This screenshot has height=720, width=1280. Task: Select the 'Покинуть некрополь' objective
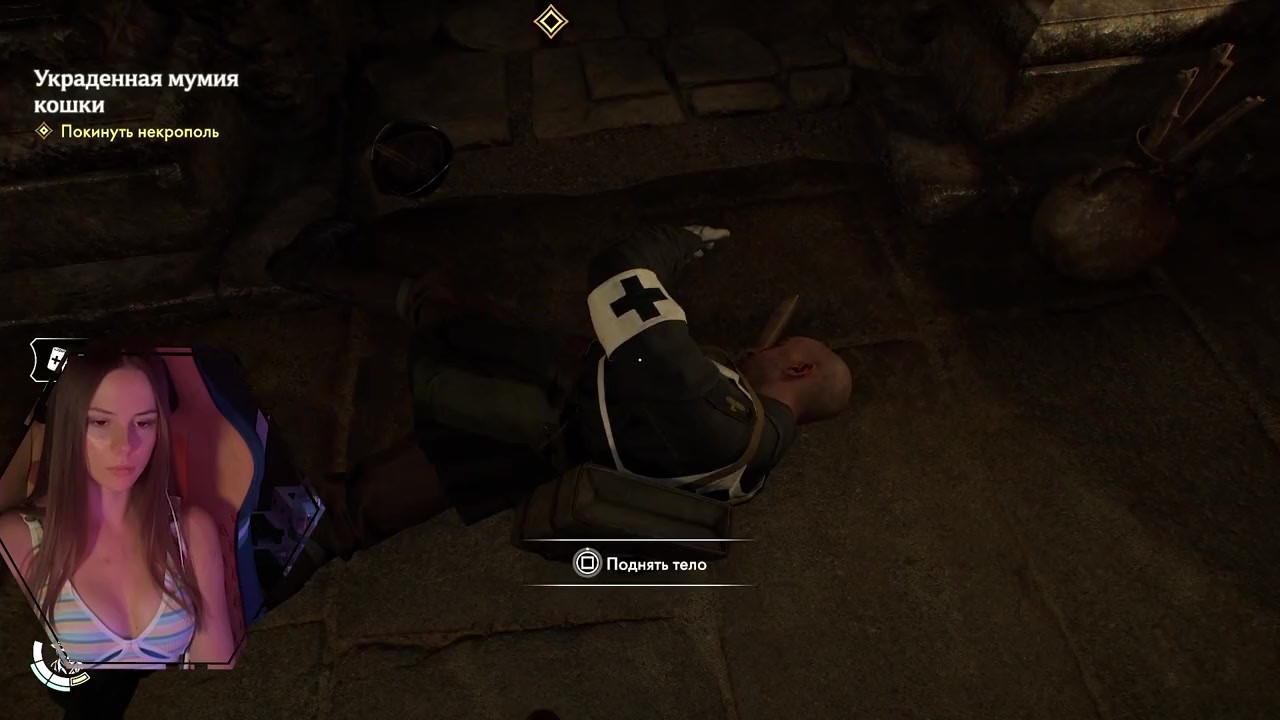click(139, 132)
